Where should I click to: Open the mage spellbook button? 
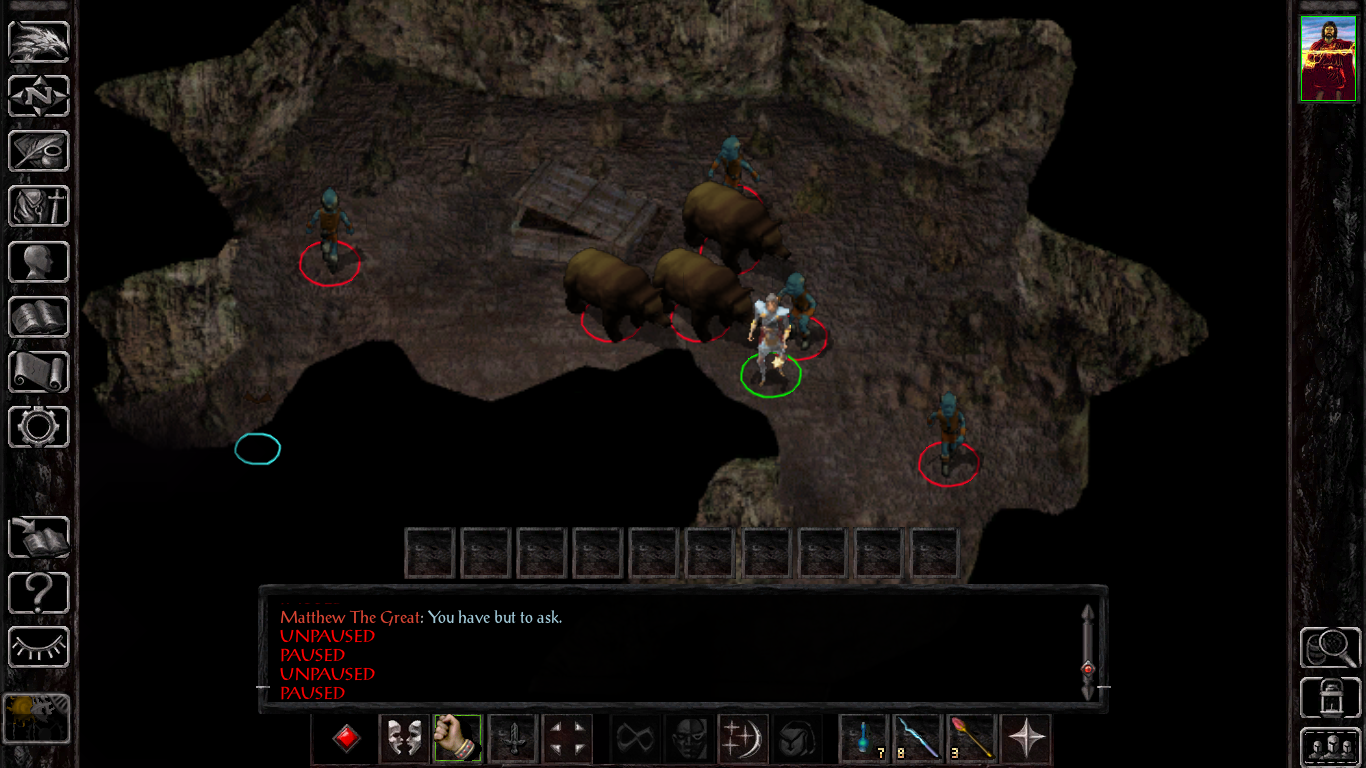[39, 317]
